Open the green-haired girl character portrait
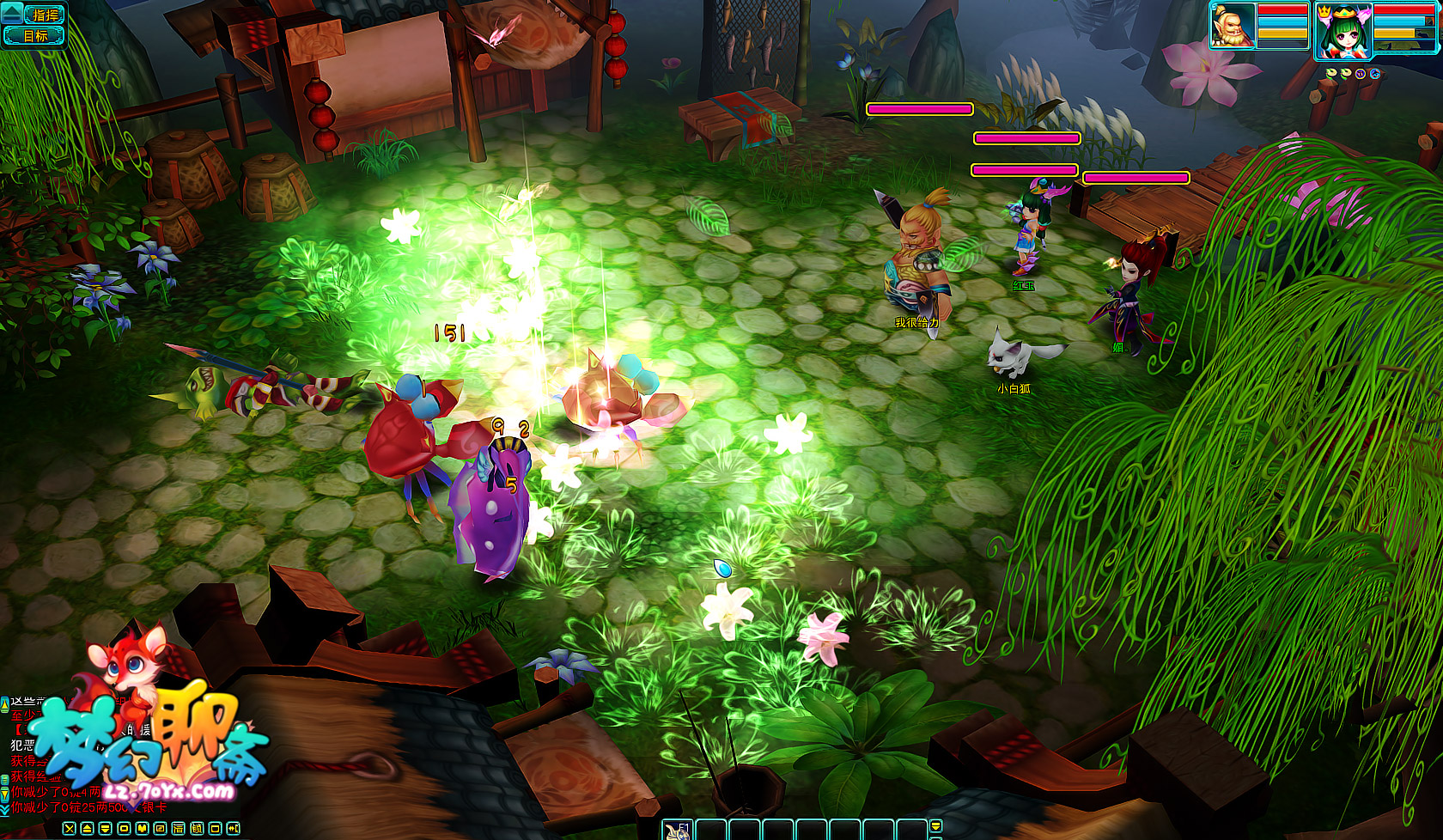 (1343, 31)
